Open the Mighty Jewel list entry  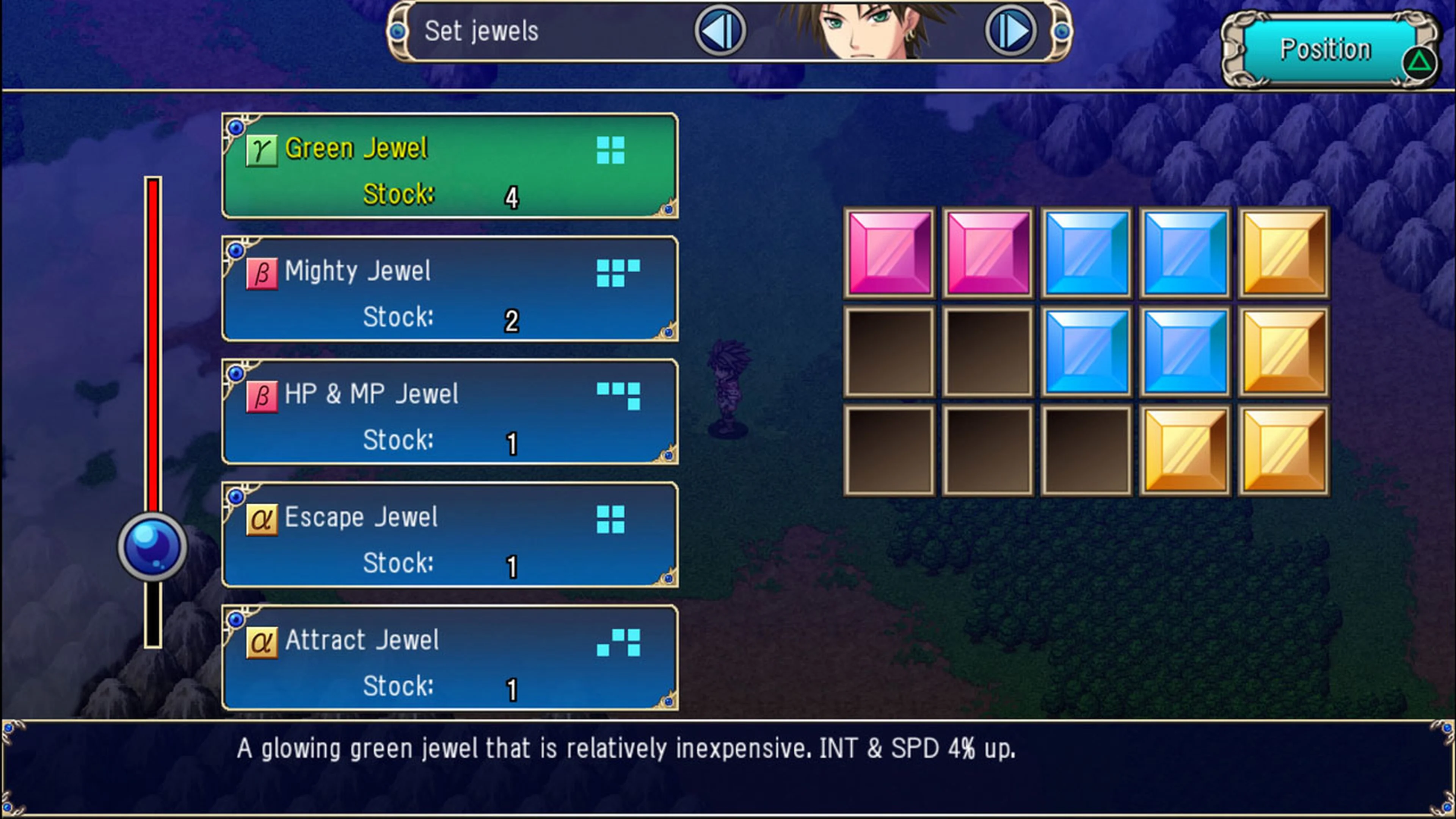coord(449,288)
